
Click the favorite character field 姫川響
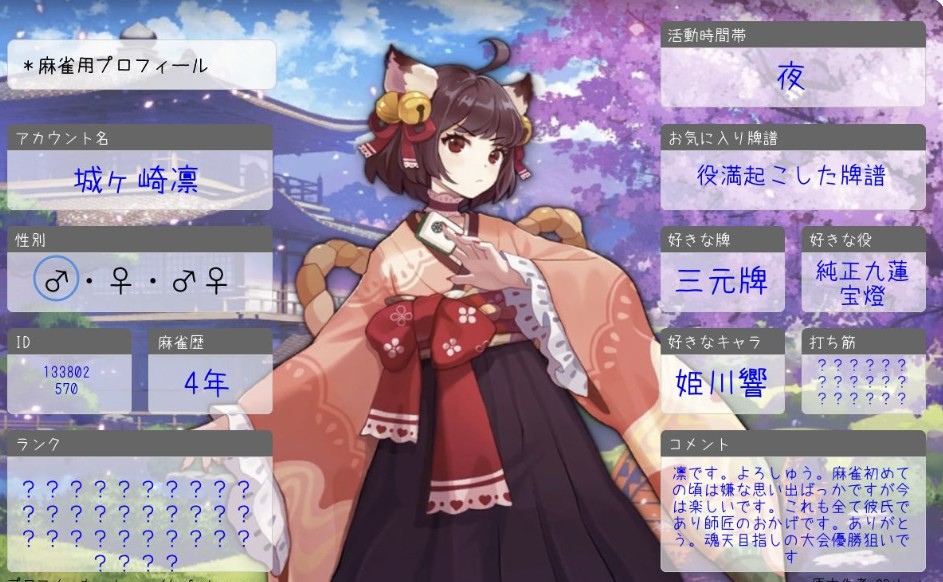[x=721, y=383]
